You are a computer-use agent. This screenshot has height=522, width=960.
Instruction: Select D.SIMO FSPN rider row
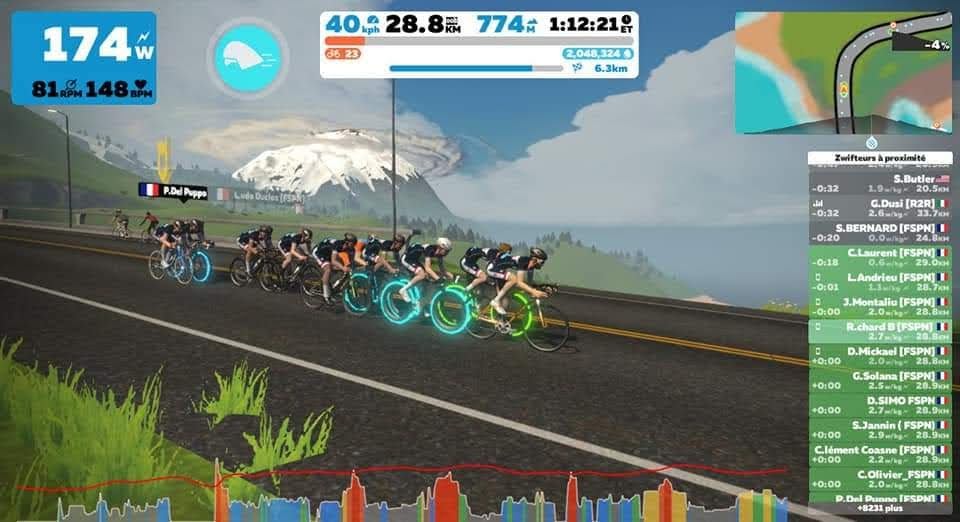coord(879,405)
